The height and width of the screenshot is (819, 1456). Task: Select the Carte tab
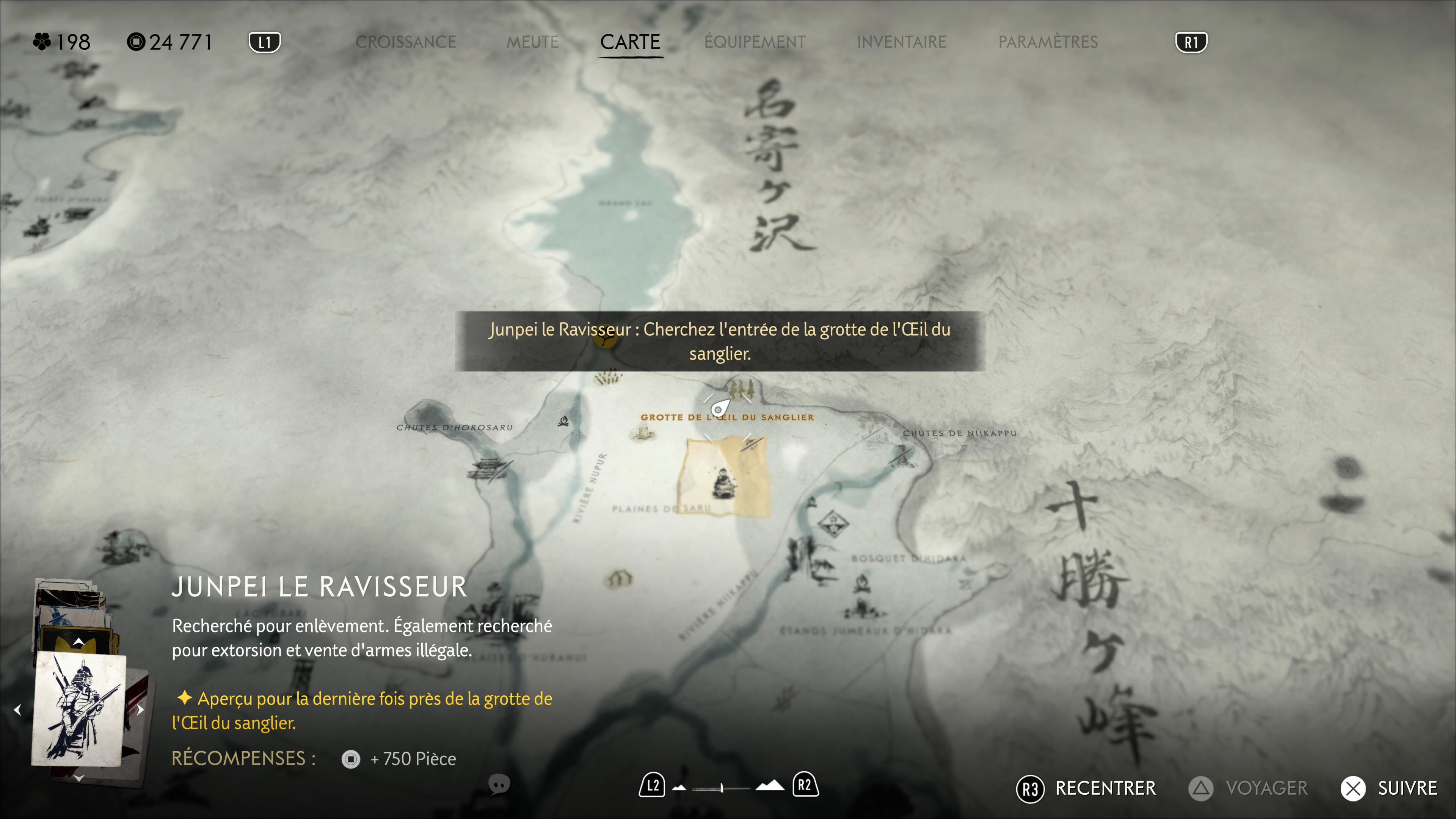coord(630,42)
